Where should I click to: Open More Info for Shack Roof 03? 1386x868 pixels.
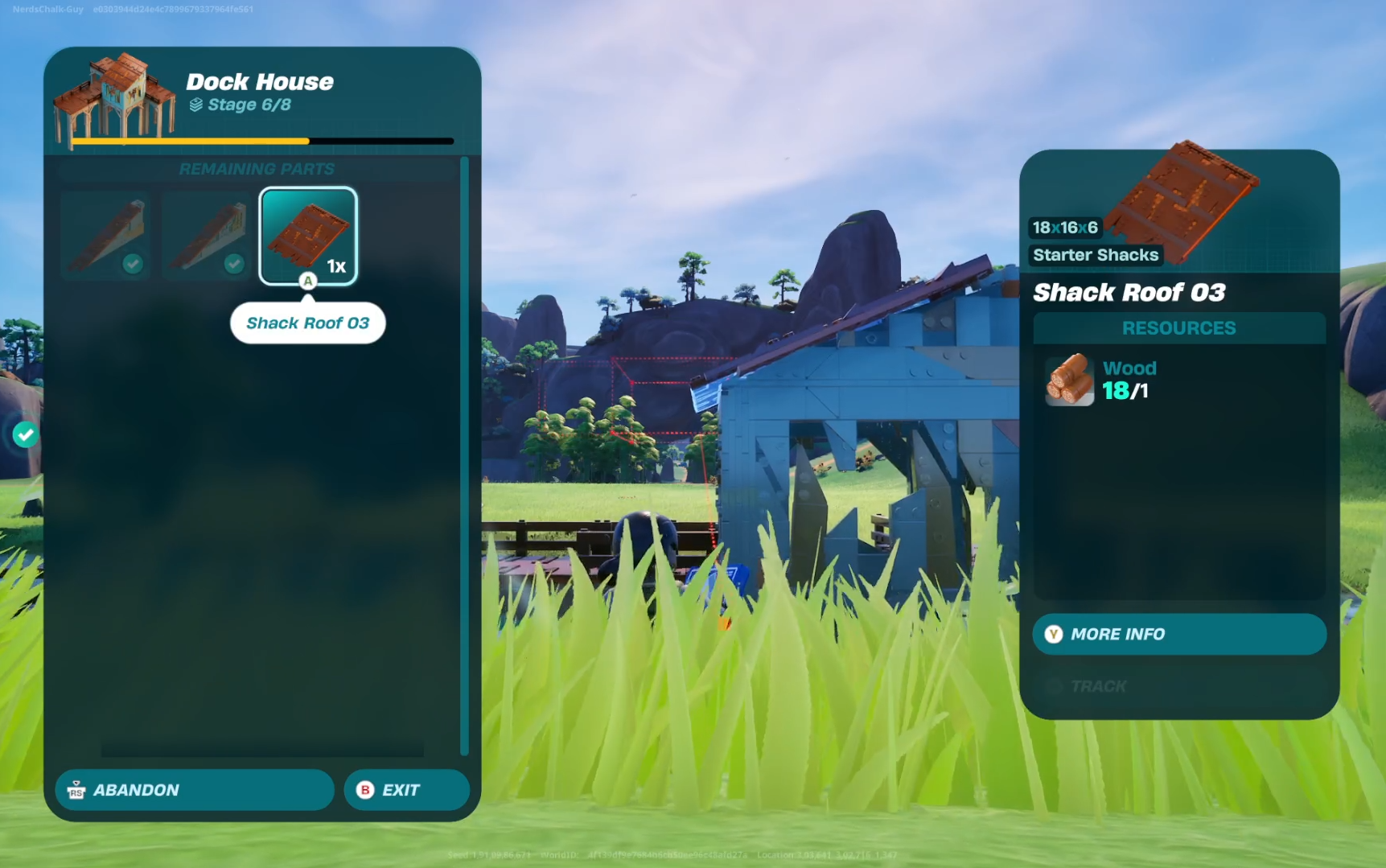[x=1178, y=634]
